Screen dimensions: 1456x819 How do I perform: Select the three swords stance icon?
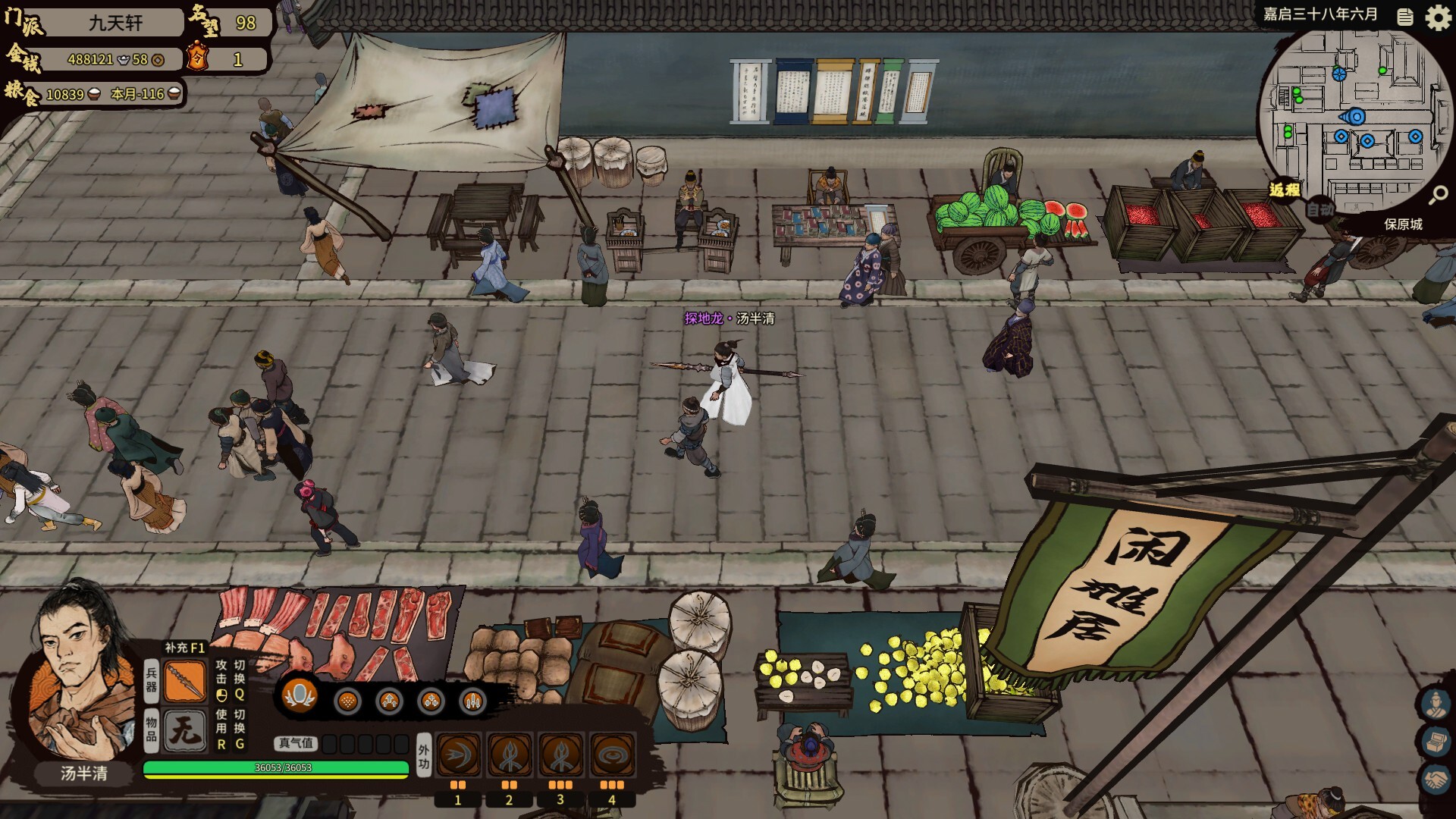point(472,701)
